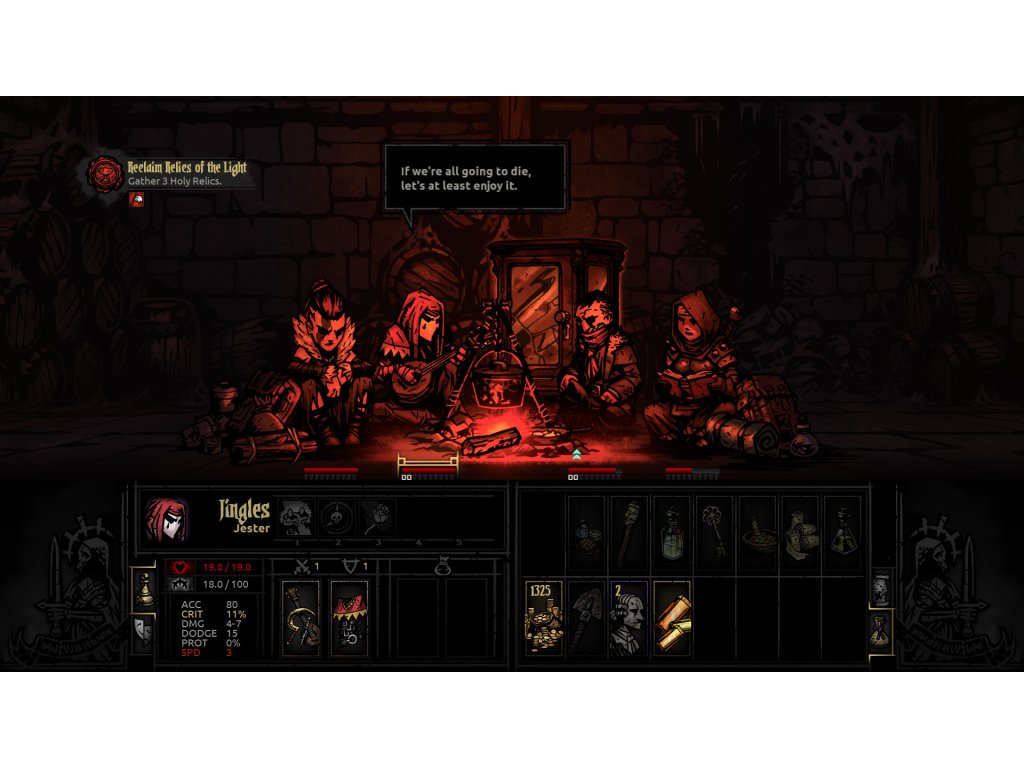The height and width of the screenshot is (768, 1024).
Task: Select the Jester portrait in hero panel
Action: pyautogui.click(x=166, y=518)
